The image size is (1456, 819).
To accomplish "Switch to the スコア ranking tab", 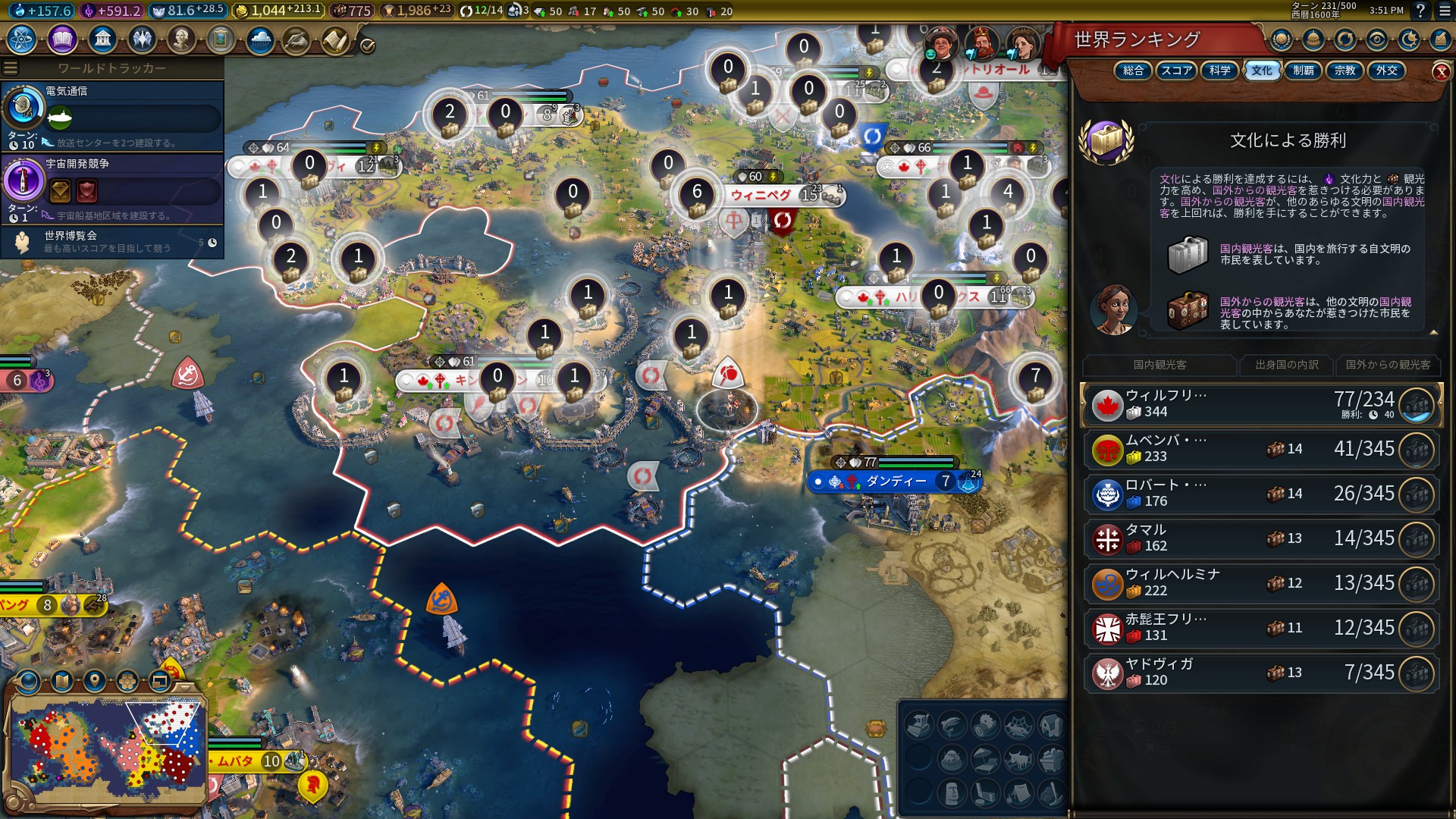I will pos(1176,71).
